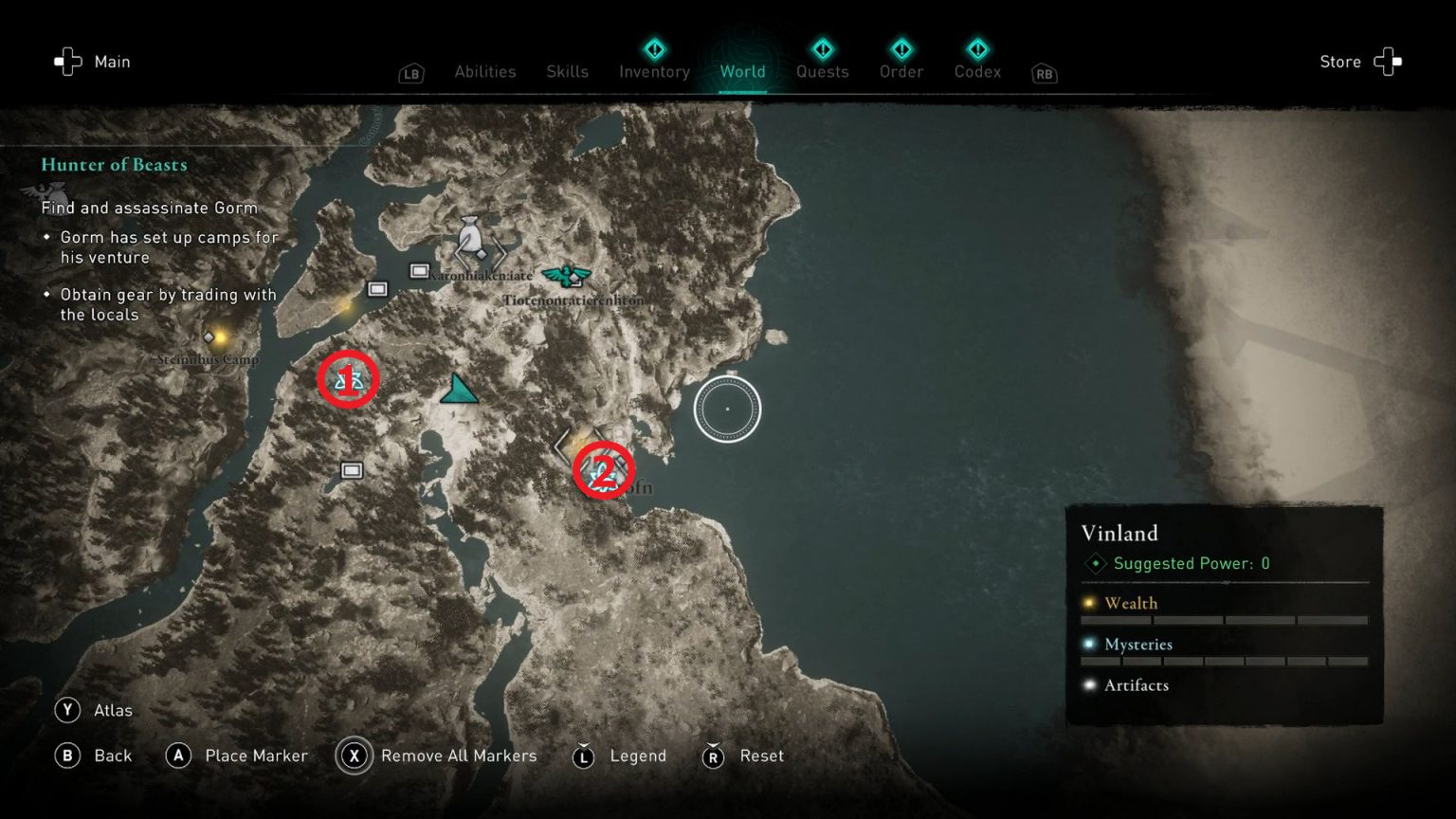The height and width of the screenshot is (819, 1456).
Task: Select the Codex menu item
Action: pyautogui.click(x=976, y=71)
